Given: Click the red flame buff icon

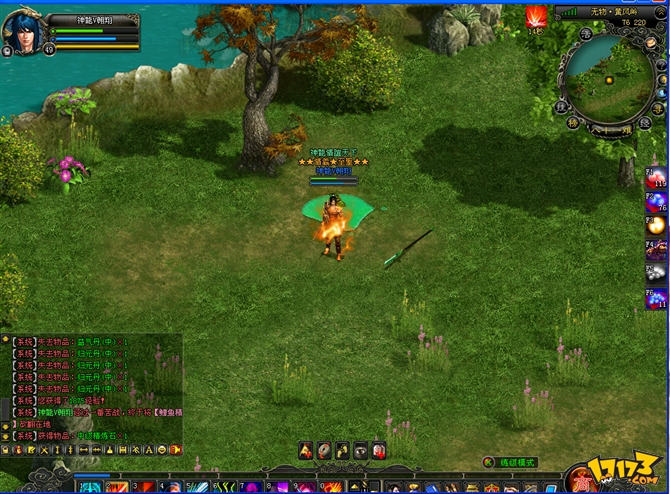Looking at the screenshot, I should click(536, 17).
